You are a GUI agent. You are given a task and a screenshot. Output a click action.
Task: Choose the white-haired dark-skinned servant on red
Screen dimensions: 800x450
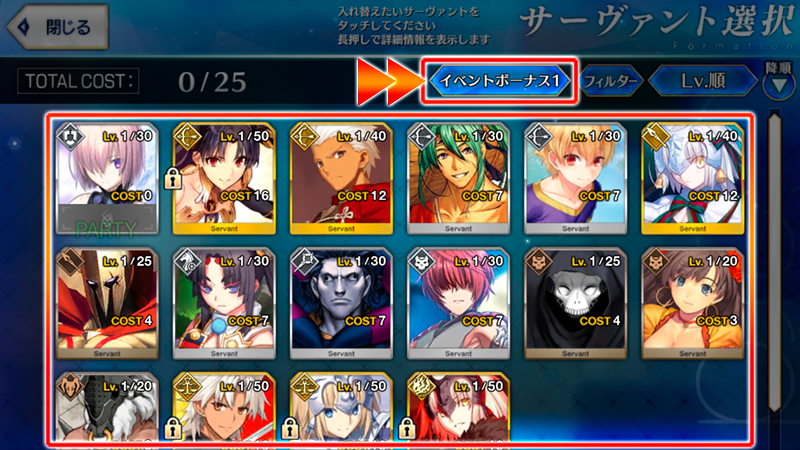click(x=226, y=408)
